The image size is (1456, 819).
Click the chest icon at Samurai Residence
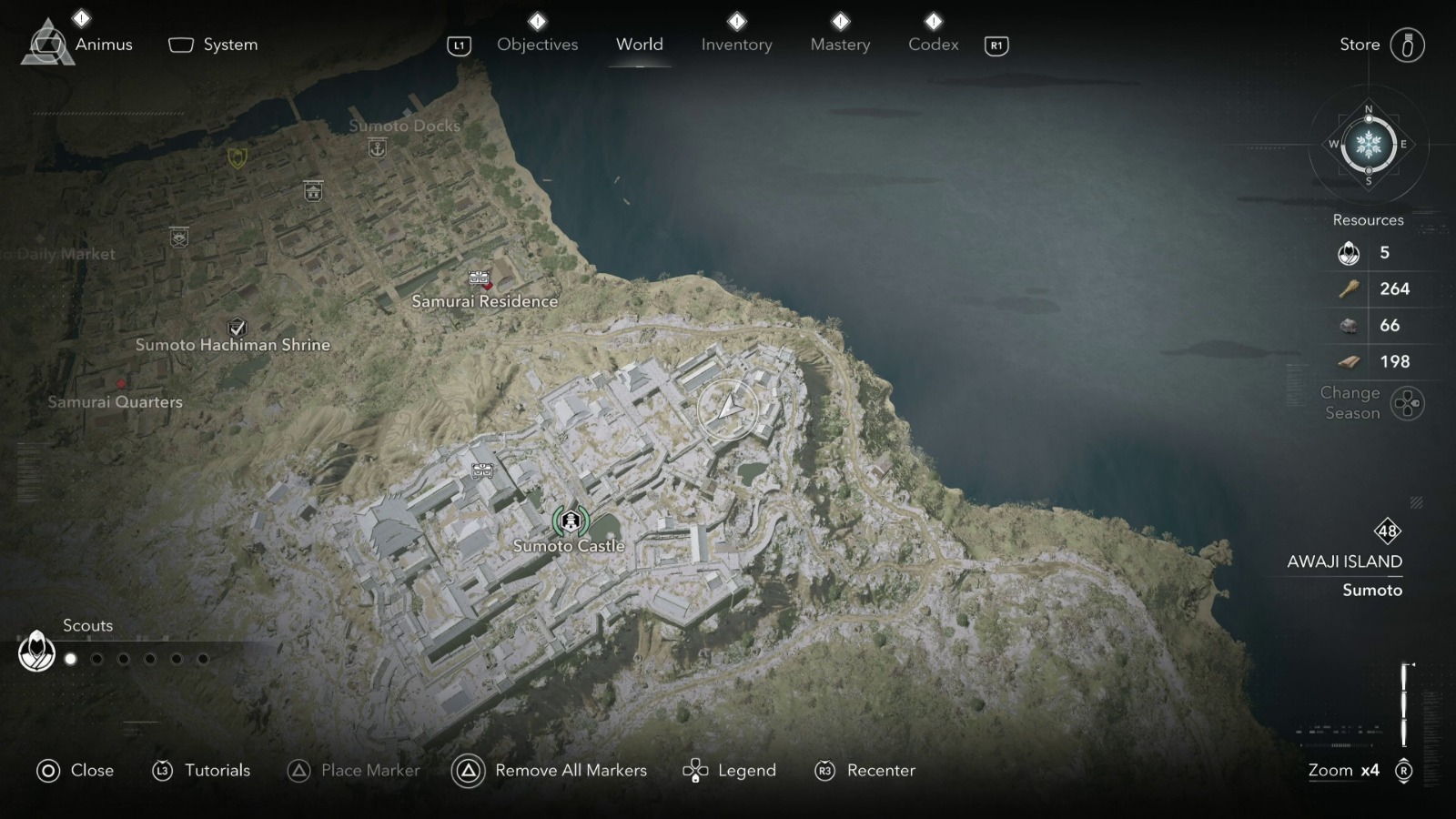click(x=480, y=278)
